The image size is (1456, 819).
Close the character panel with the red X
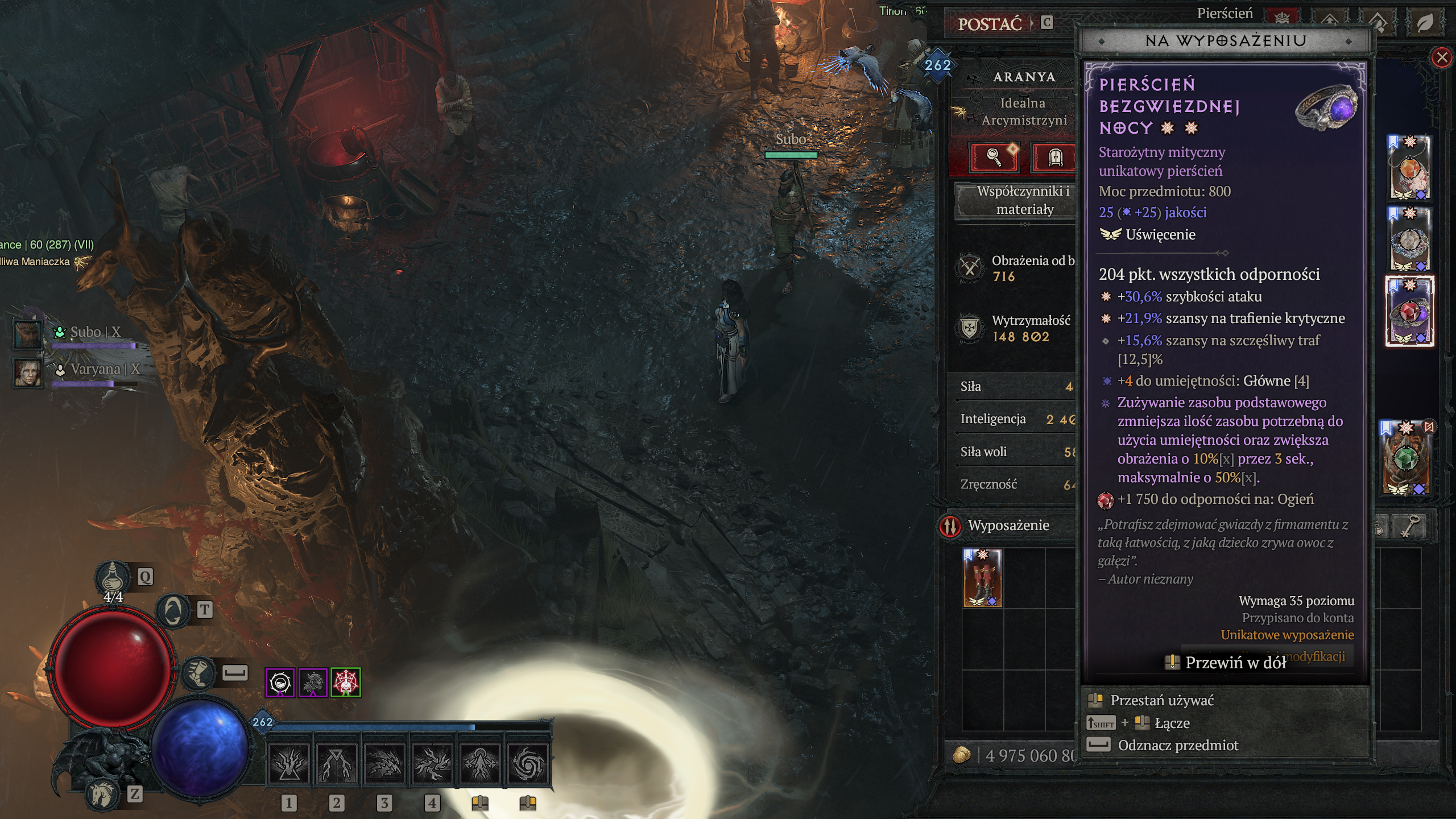point(1441,57)
